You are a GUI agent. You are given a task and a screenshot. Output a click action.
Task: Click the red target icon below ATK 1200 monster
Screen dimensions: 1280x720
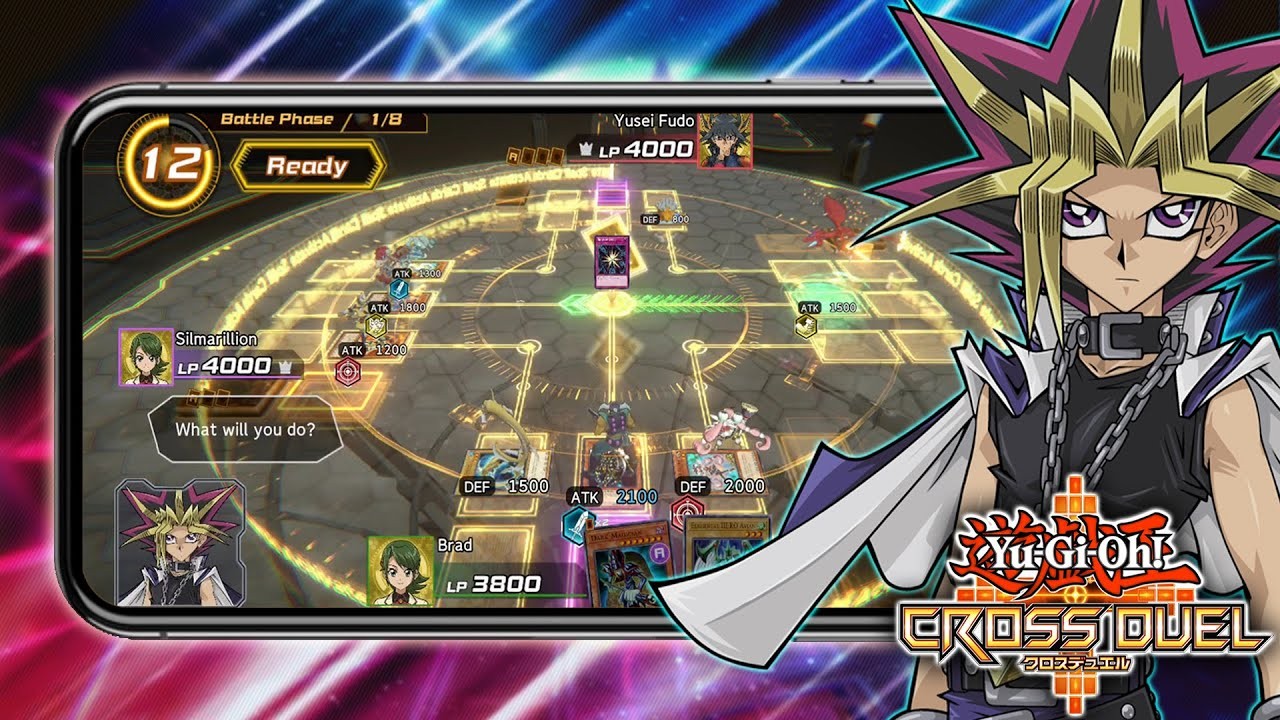pyautogui.click(x=346, y=371)
